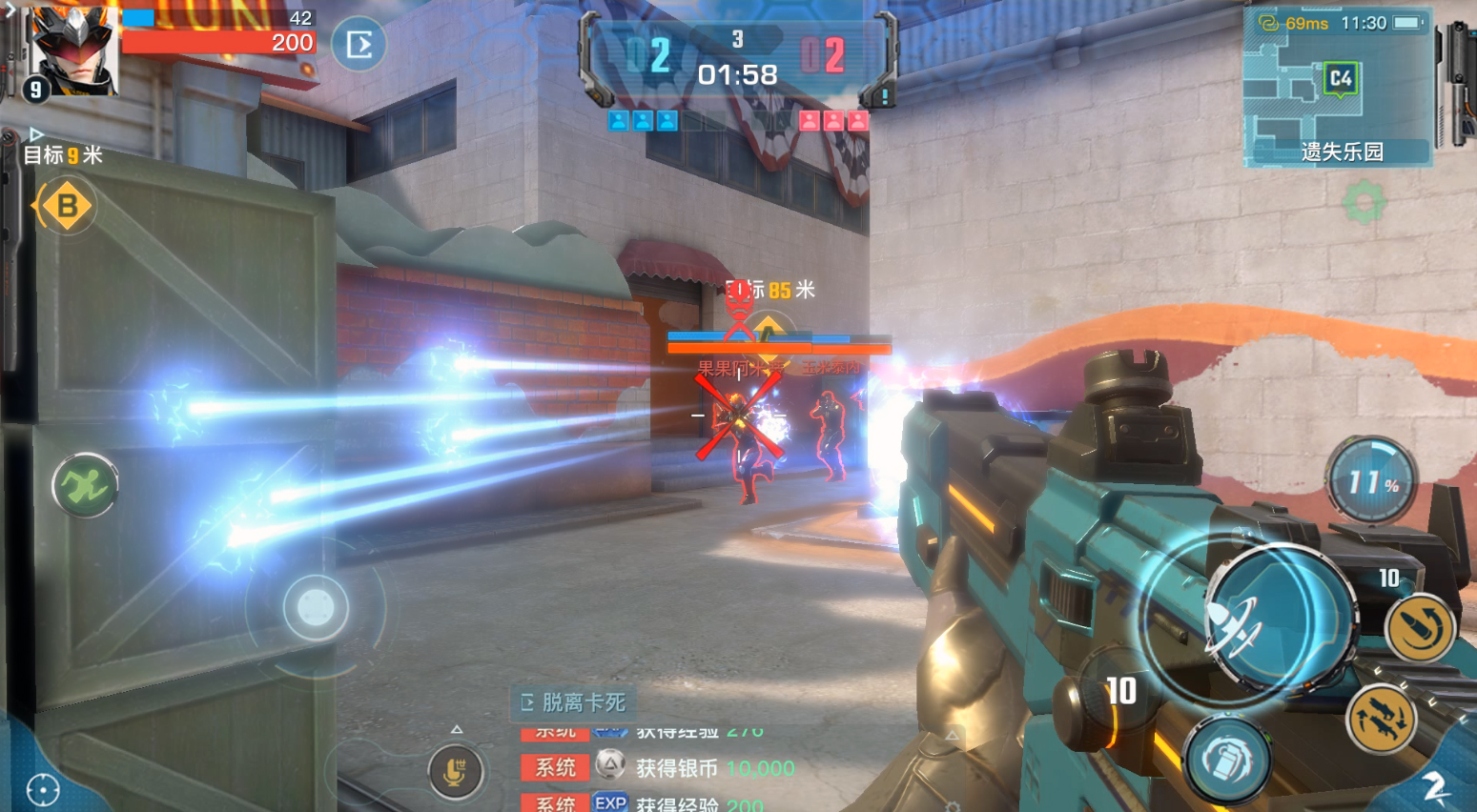Screen dimensions: 1477x812
Task: Tap the player avatar portrait
Action: point(72,50)
